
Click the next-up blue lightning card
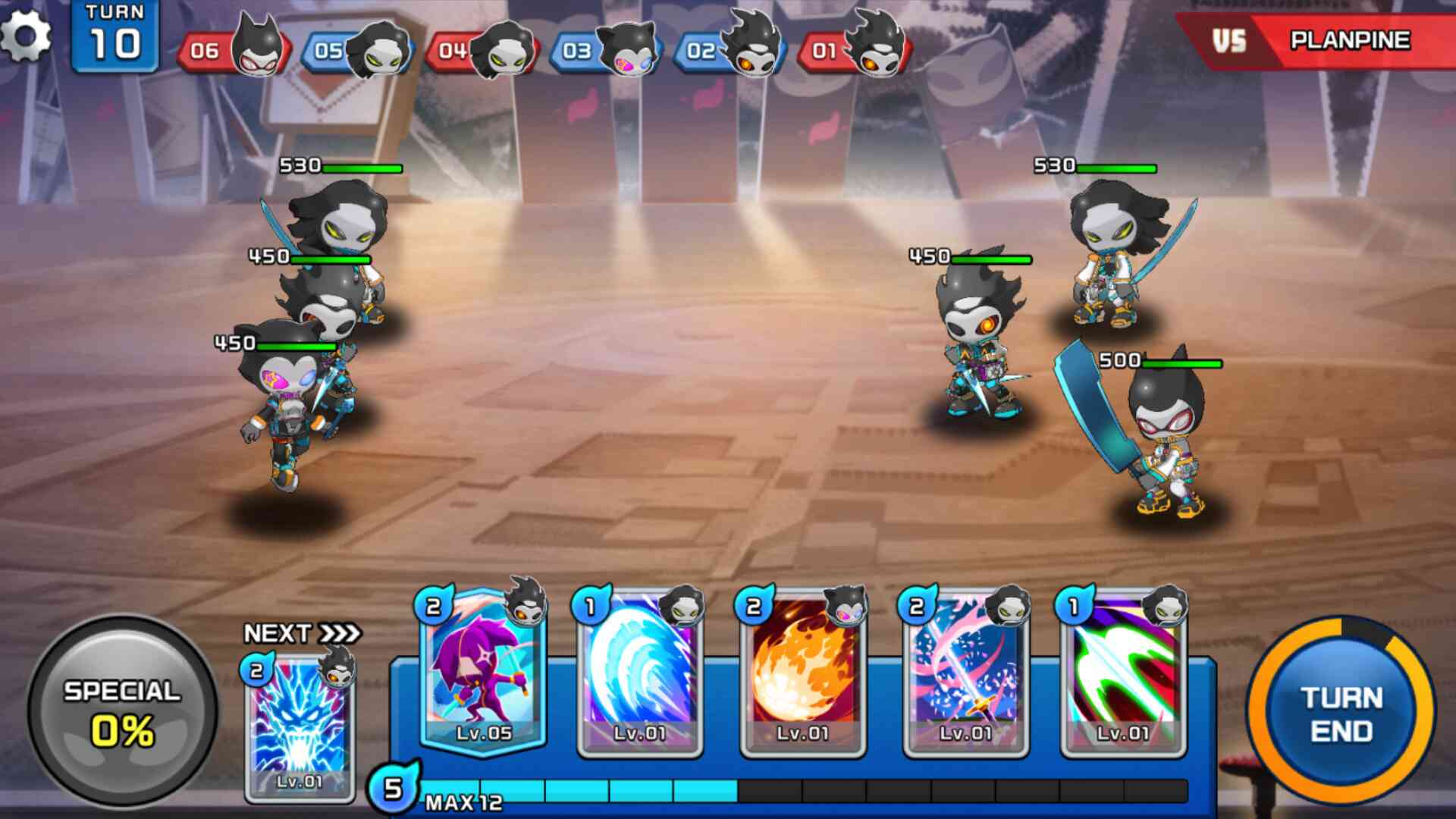(300, 726)
